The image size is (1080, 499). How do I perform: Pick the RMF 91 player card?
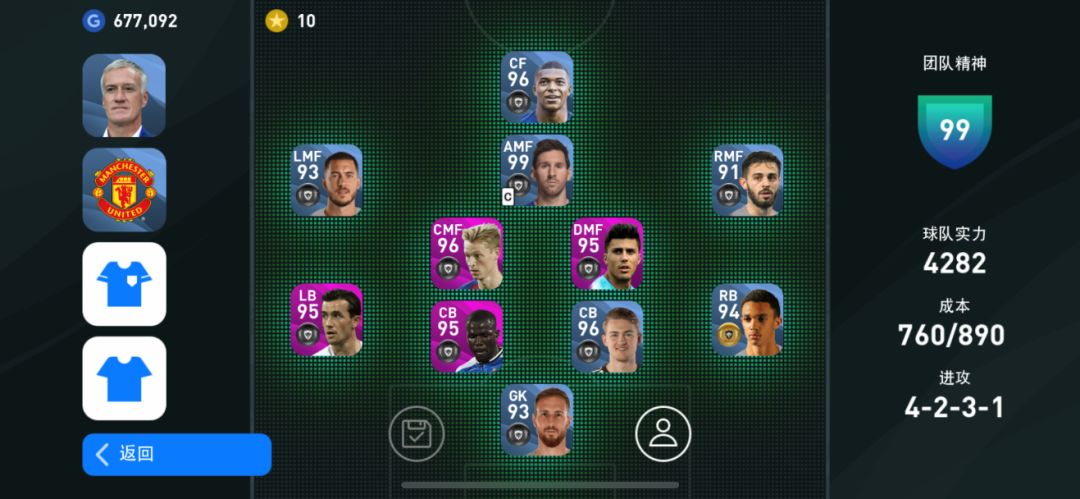click(x=747, y=181)
